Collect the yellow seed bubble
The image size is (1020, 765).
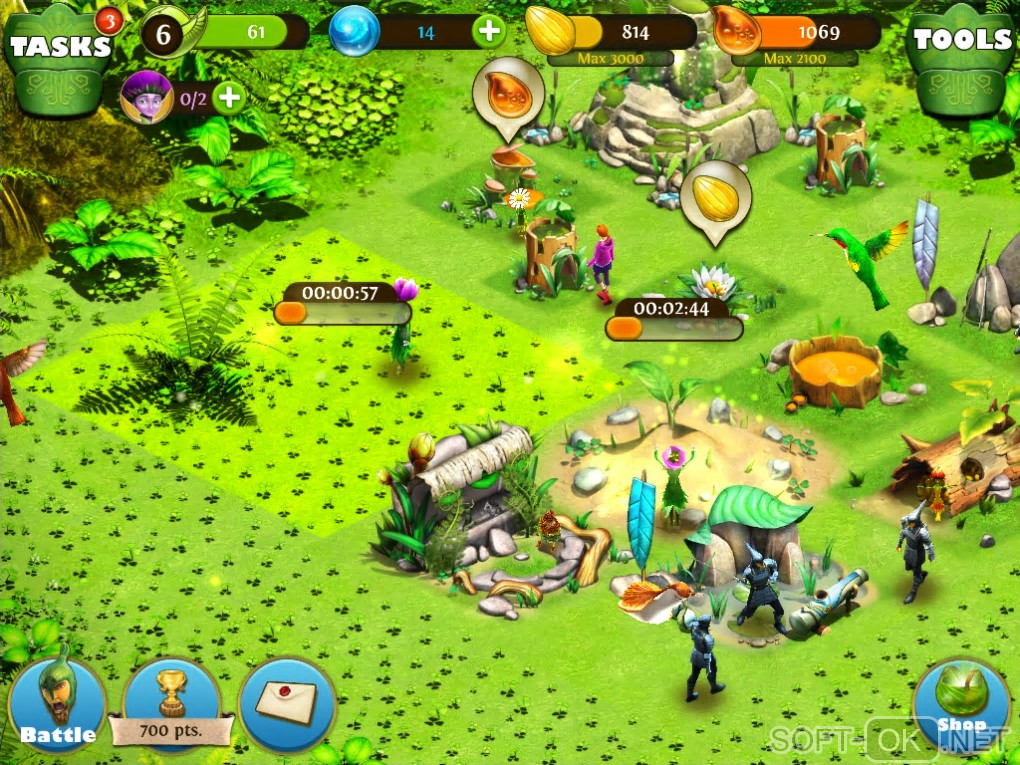[716, 198]
